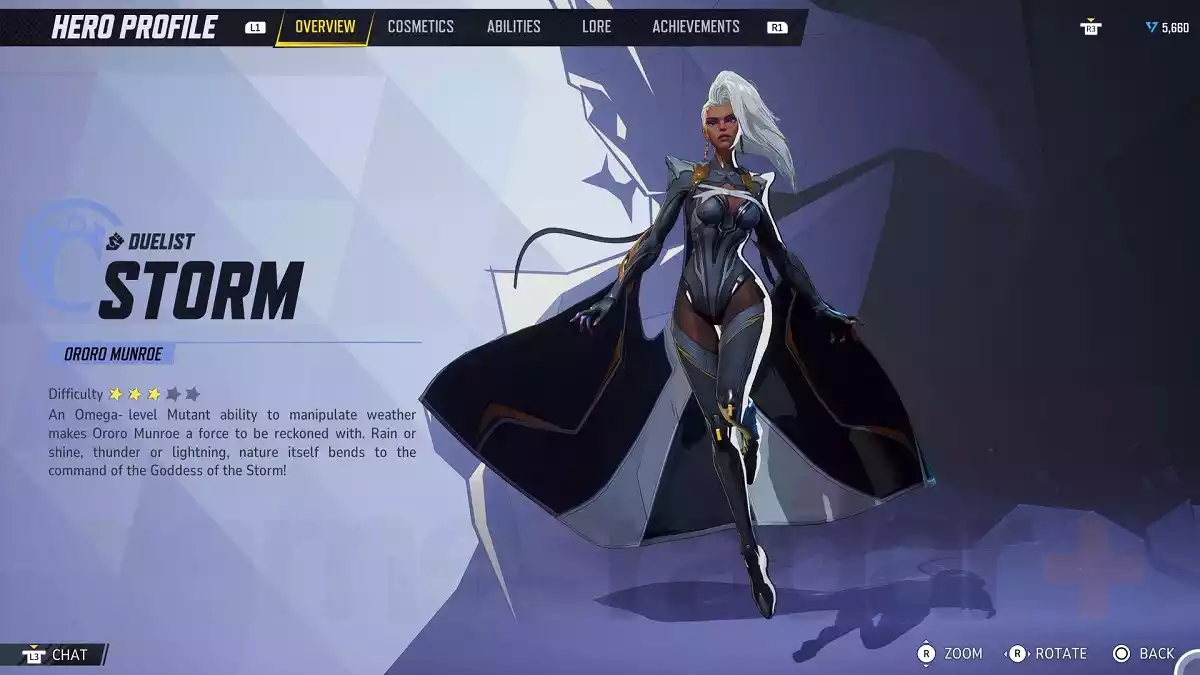Screen dimensions: 1200x675
Task: Click the 5,660 currency balance
Action: coord(1168,28)
